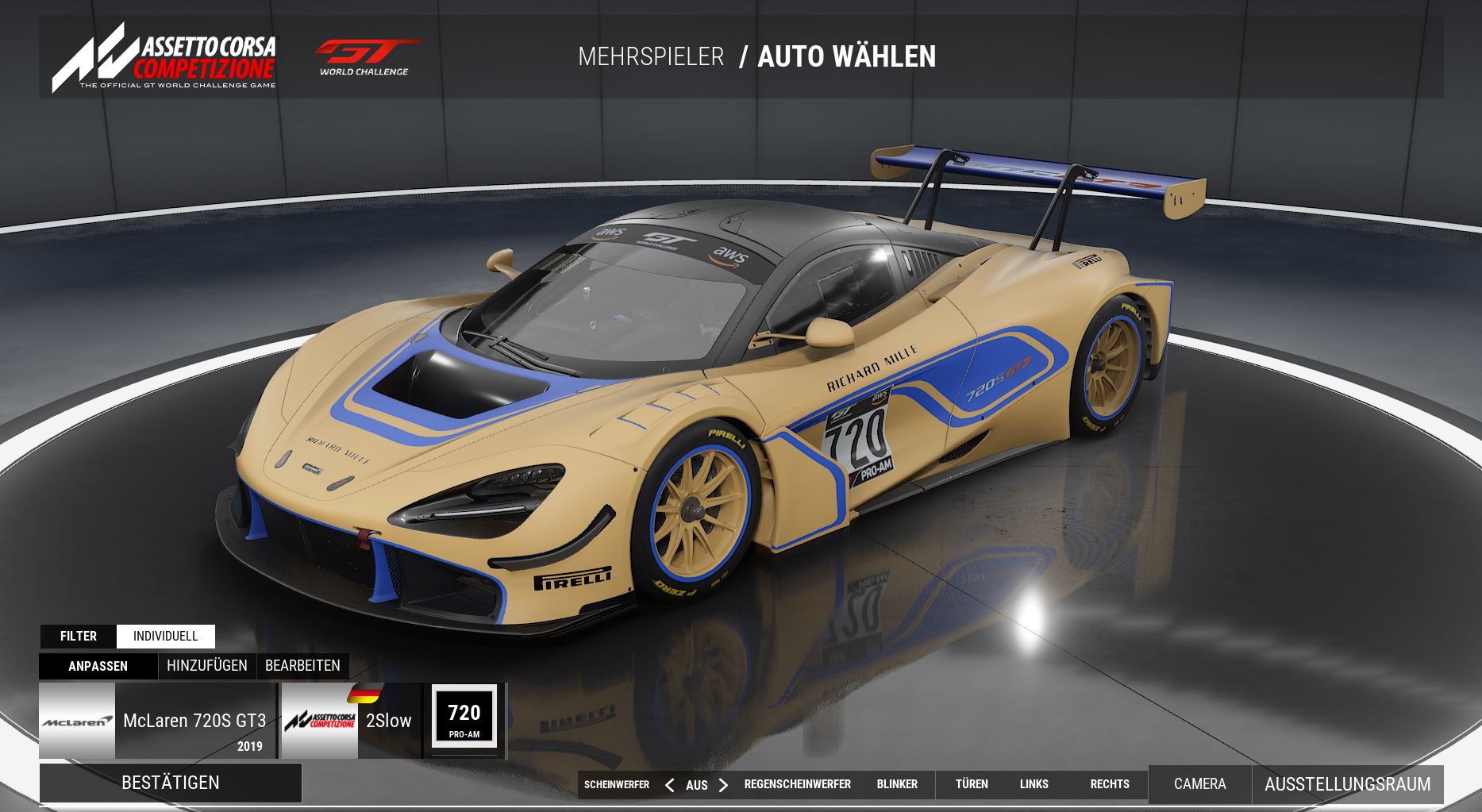This screenshot has width=1482, height=812.
Task: Open the Links door
Action: click(1034, 784)
